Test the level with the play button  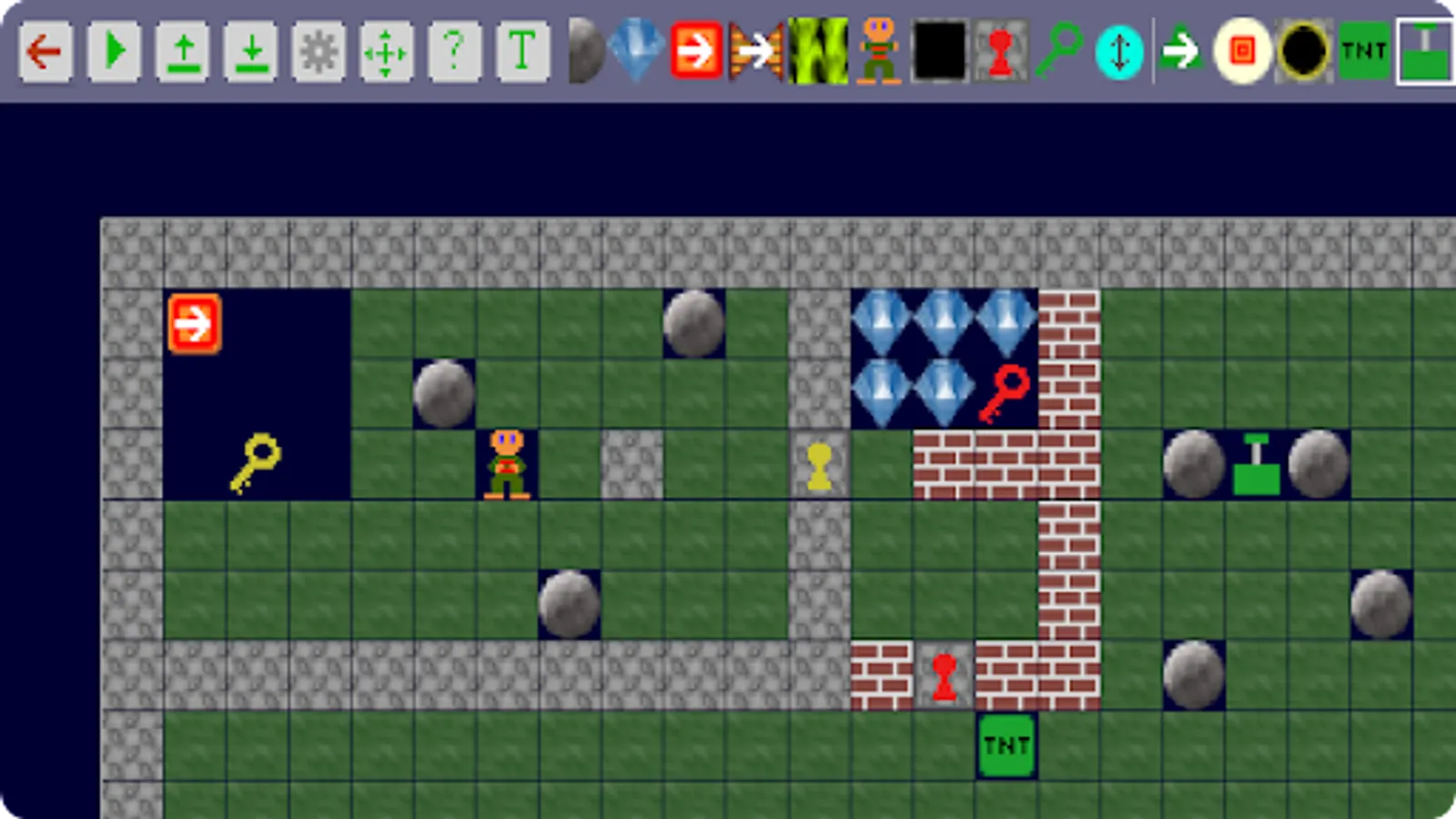point(112,52)
